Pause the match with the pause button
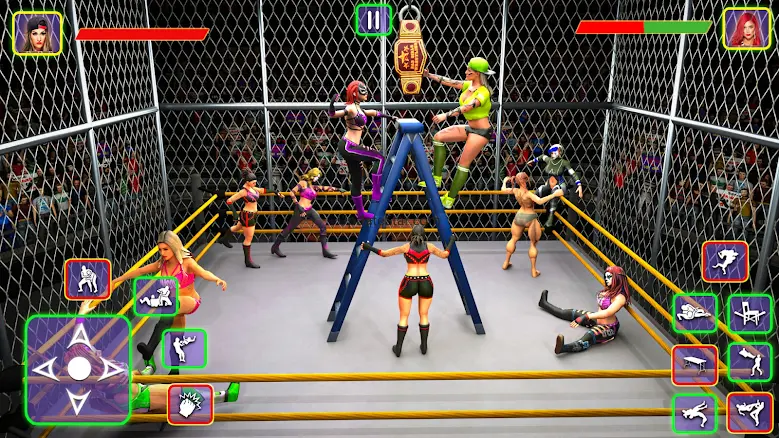 (373, 20)
